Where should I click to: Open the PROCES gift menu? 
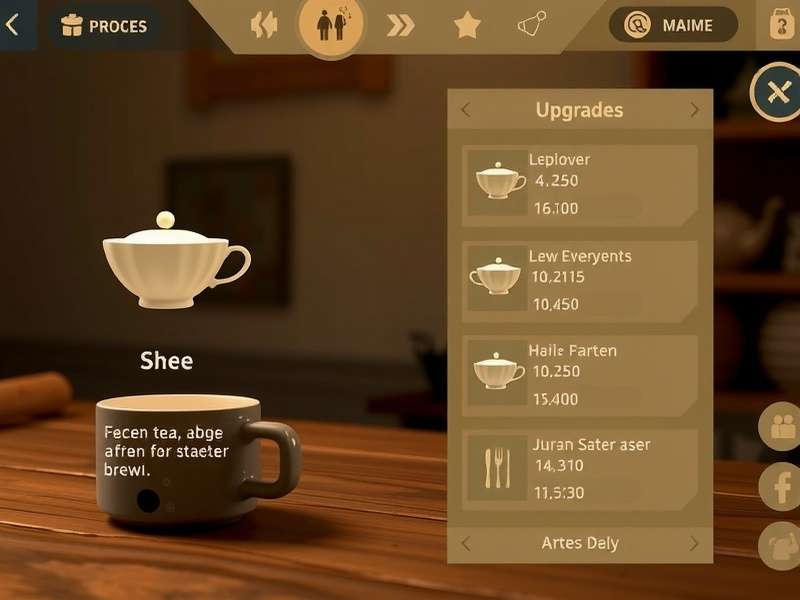104,26
